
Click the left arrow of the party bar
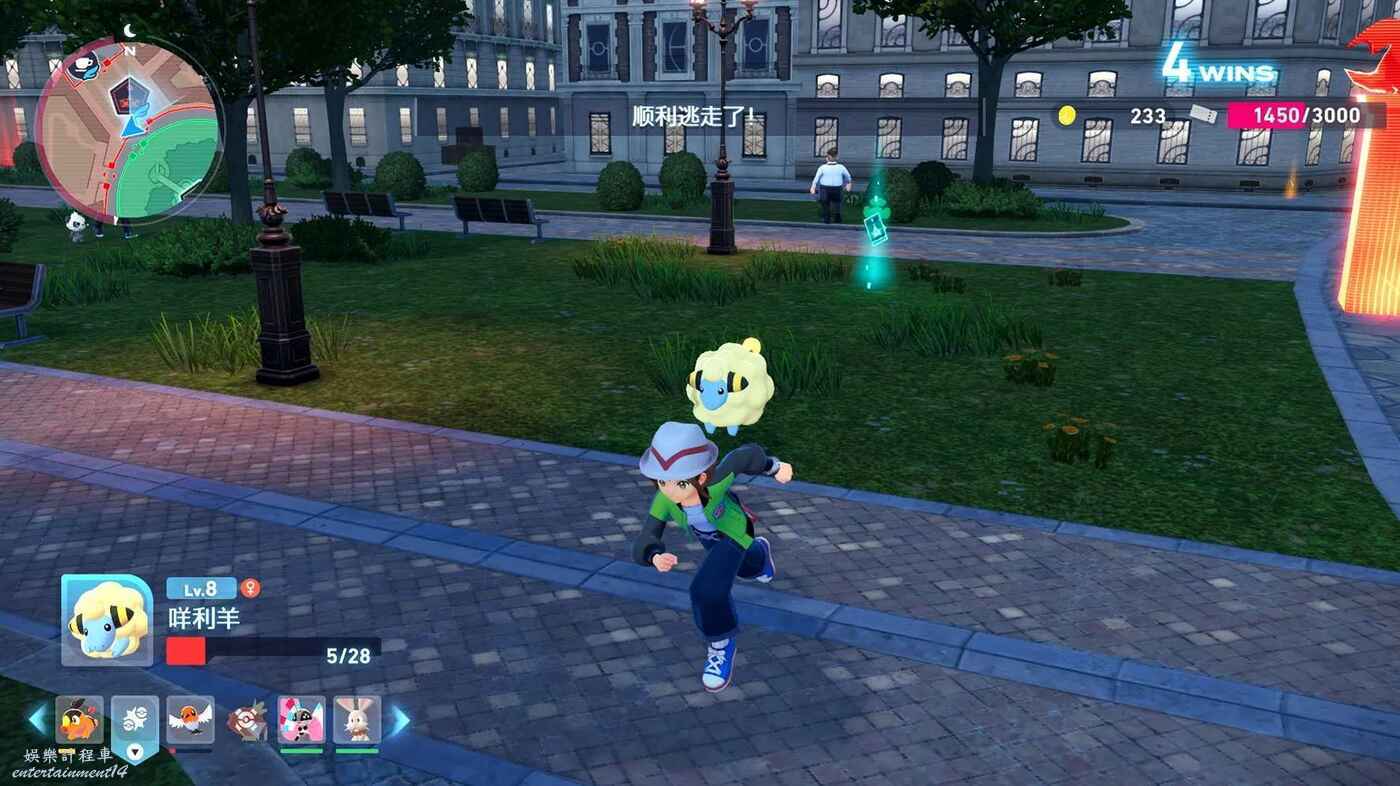[x=38, y=720]
